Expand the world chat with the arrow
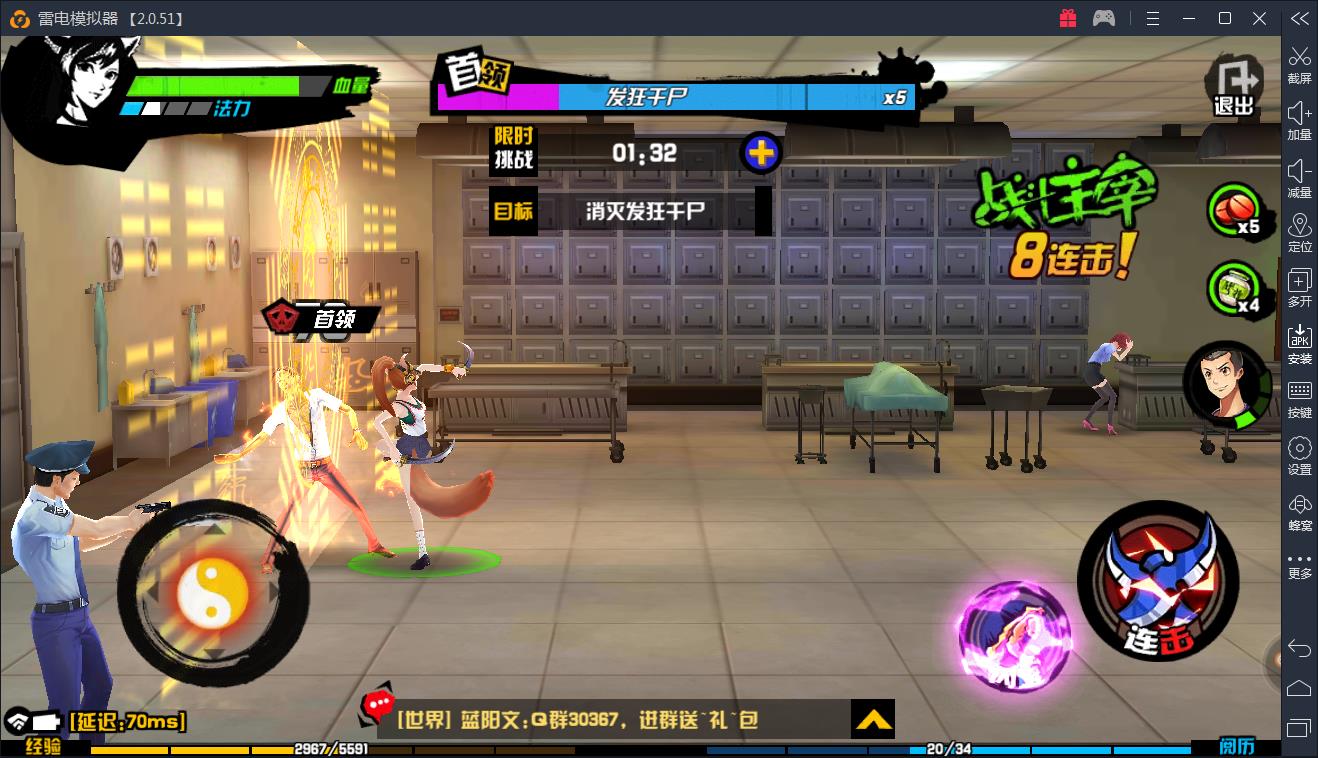1318x758 pixels. click(x=873, y=719)
